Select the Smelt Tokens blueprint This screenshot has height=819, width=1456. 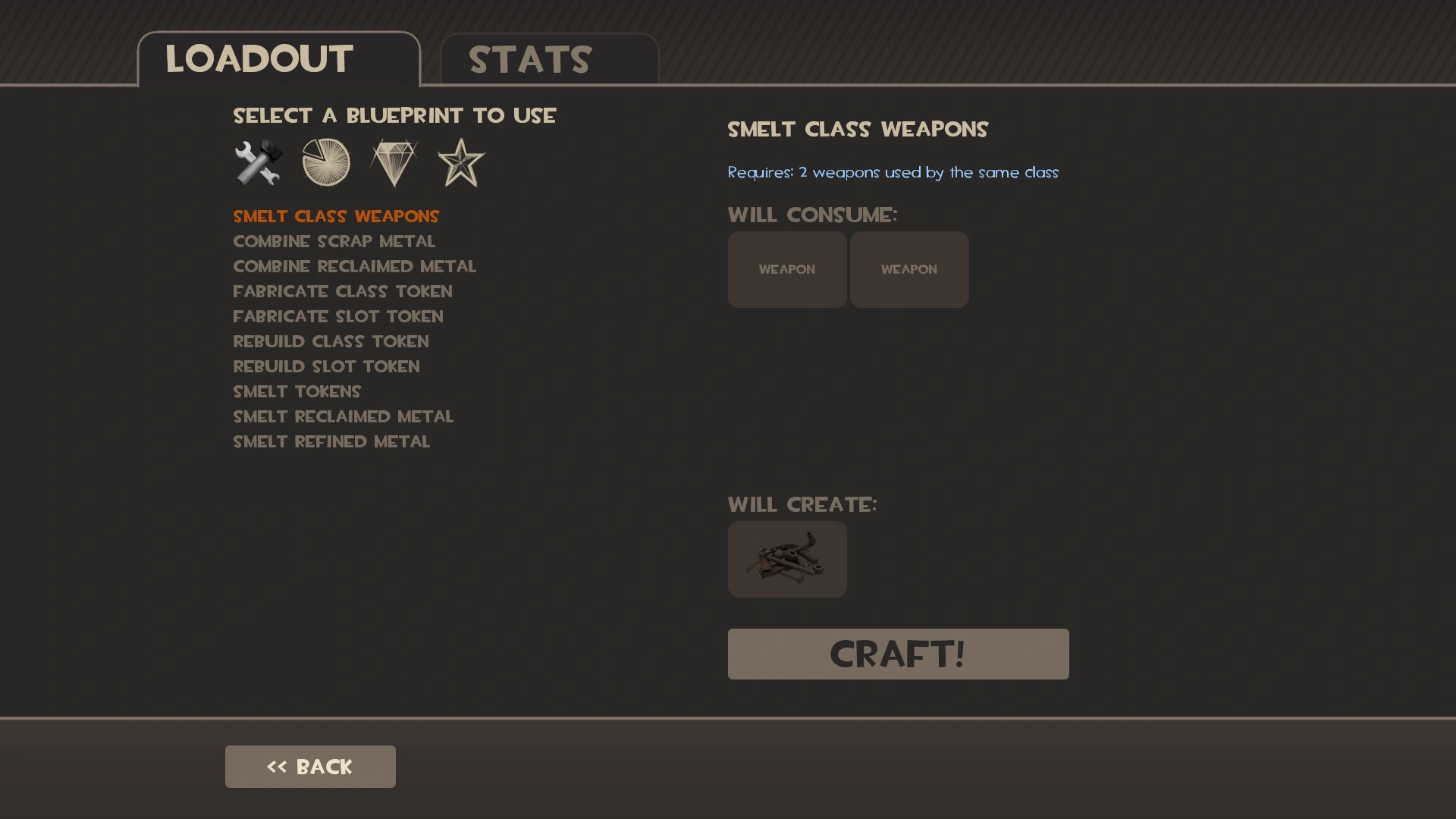pos(297,391)
